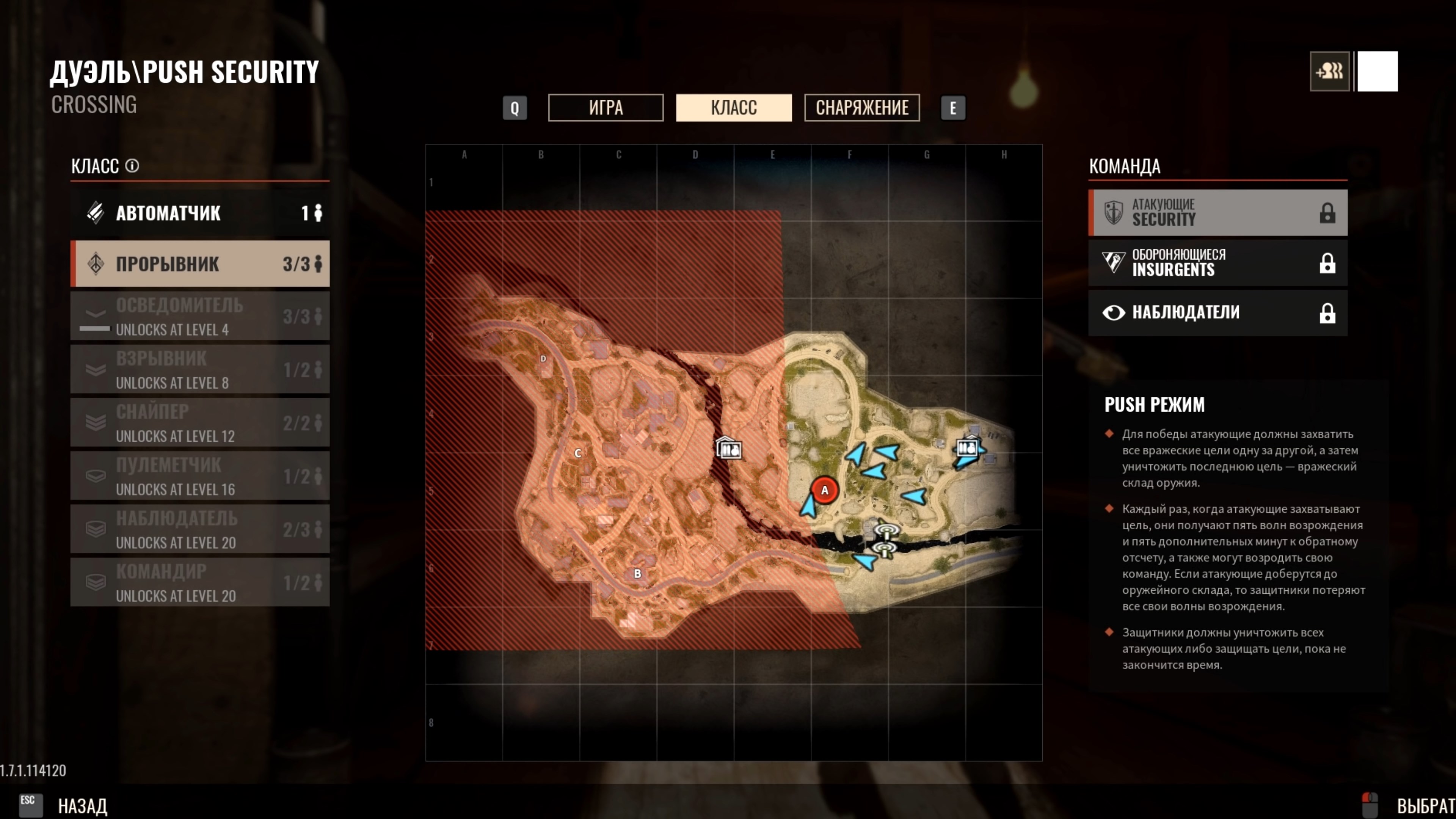The image size is (1456, 819).
Task: Go back with the НАЗАД button
Action: [x=82, y=805]
